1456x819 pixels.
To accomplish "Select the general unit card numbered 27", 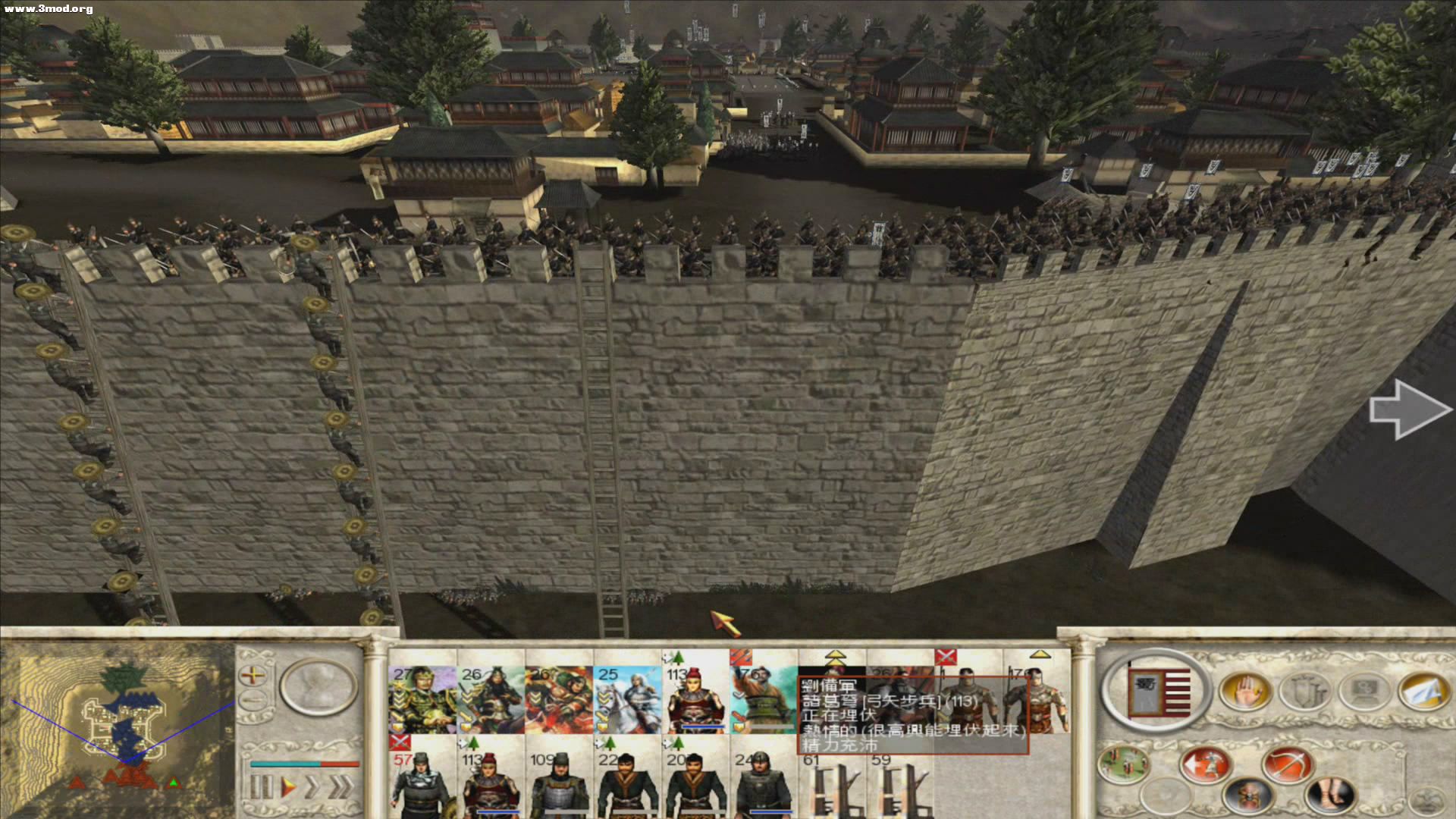I will (x=422, y=699).
